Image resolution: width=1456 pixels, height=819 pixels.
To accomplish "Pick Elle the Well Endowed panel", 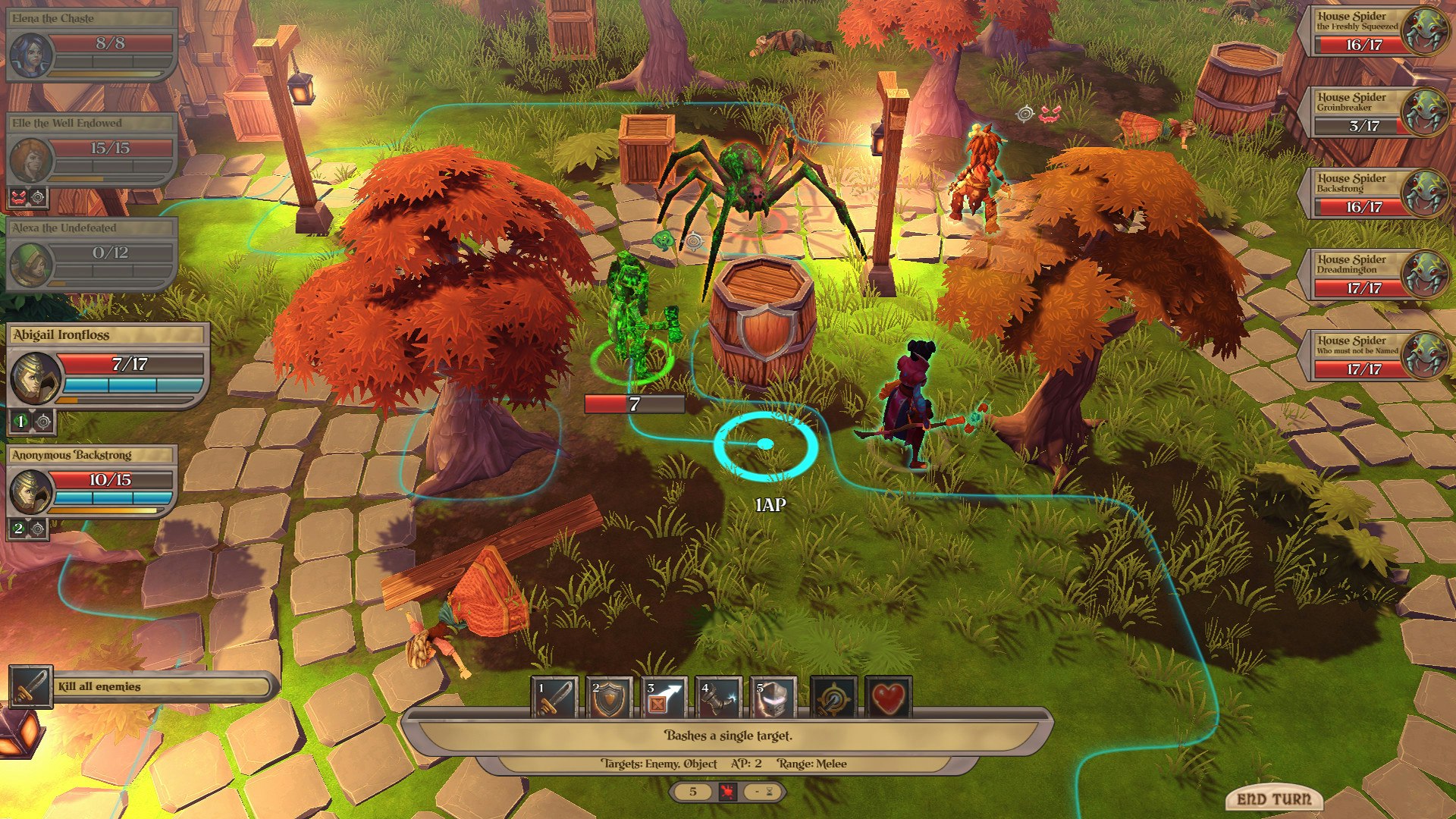I will [91, 149].
